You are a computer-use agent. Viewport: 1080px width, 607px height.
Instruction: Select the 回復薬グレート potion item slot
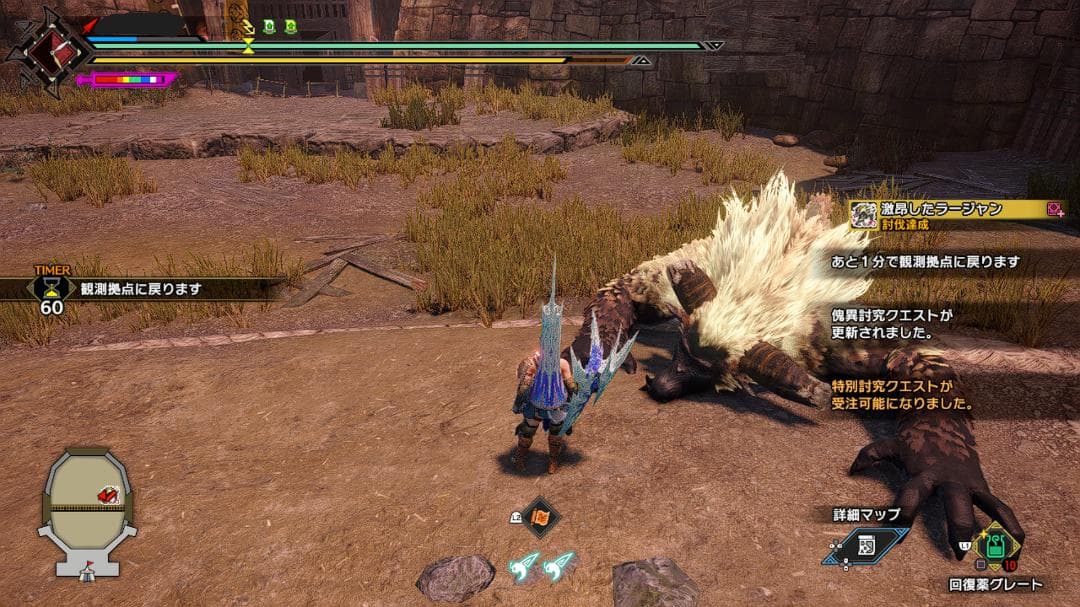pyautogui.click(x=995, y=546)
